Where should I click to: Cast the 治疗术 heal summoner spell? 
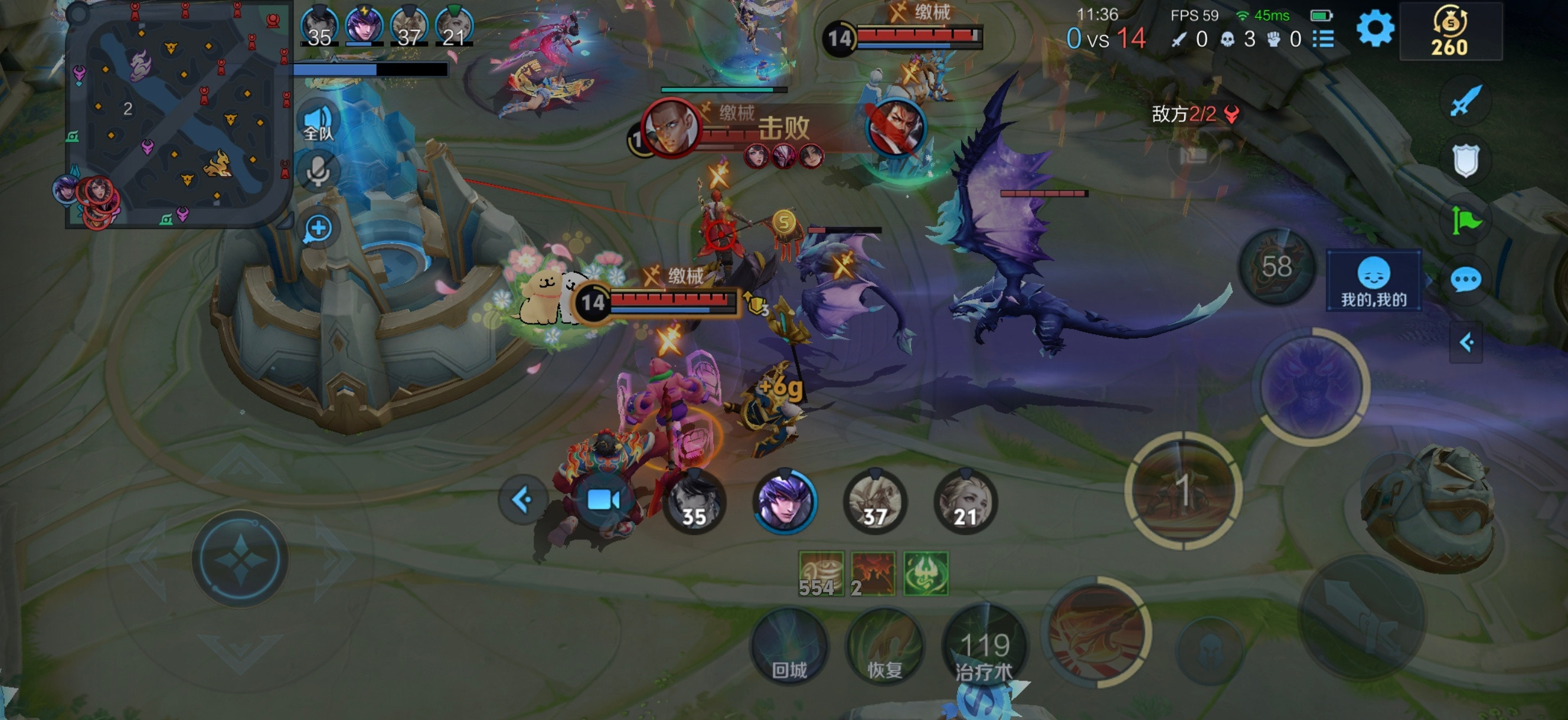coord(984,646)
